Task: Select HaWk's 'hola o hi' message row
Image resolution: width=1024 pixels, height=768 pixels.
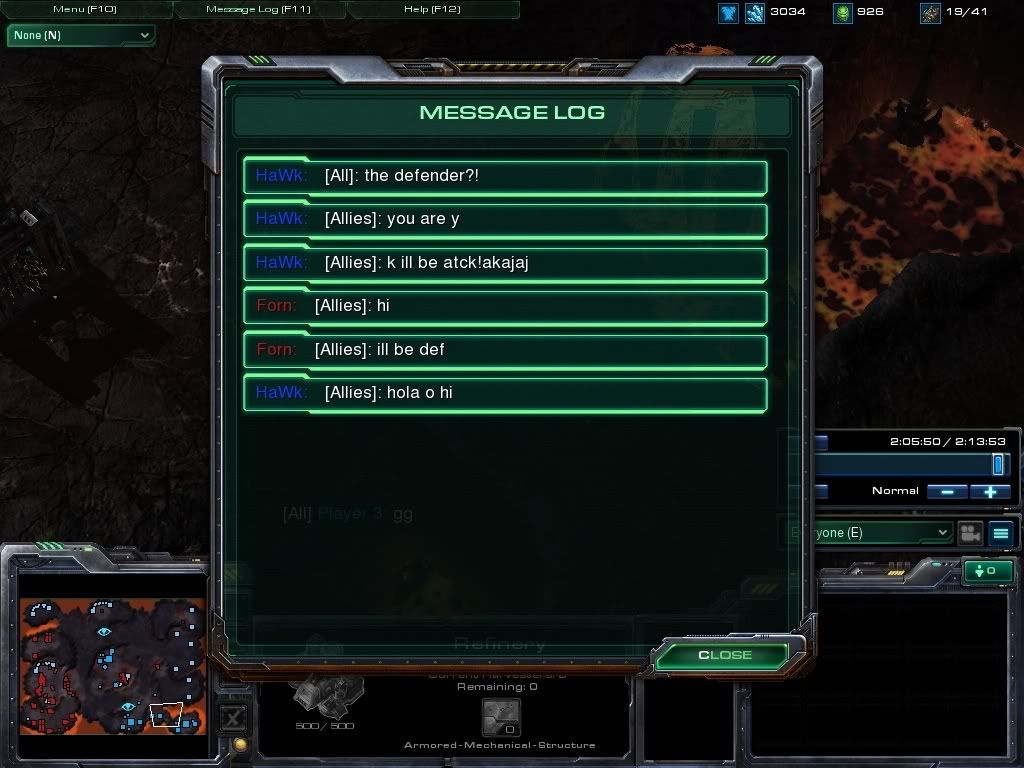Action: 505,393
